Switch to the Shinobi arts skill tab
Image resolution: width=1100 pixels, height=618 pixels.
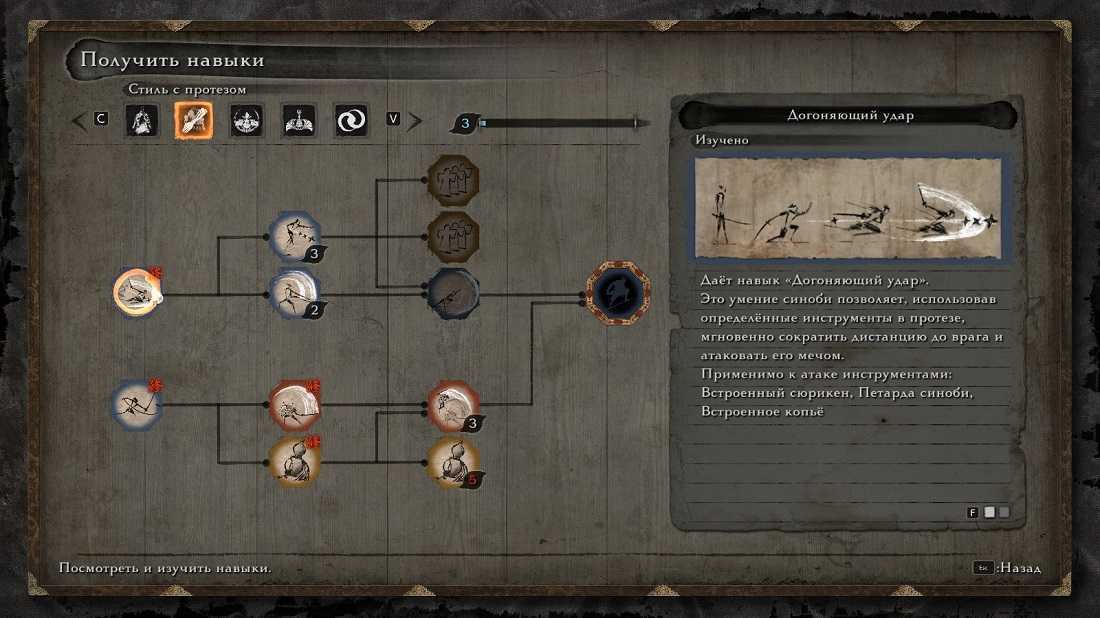tap(141, 121)
